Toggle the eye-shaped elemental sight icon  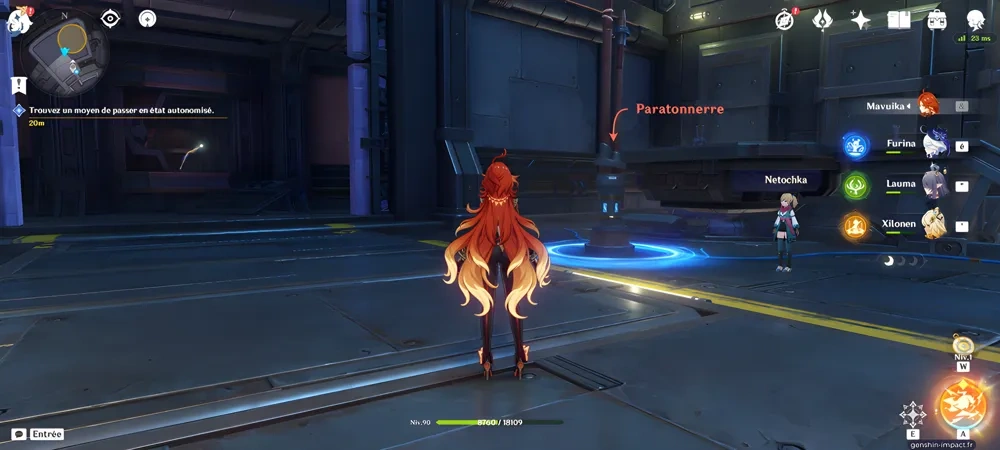tap(111, 19)
